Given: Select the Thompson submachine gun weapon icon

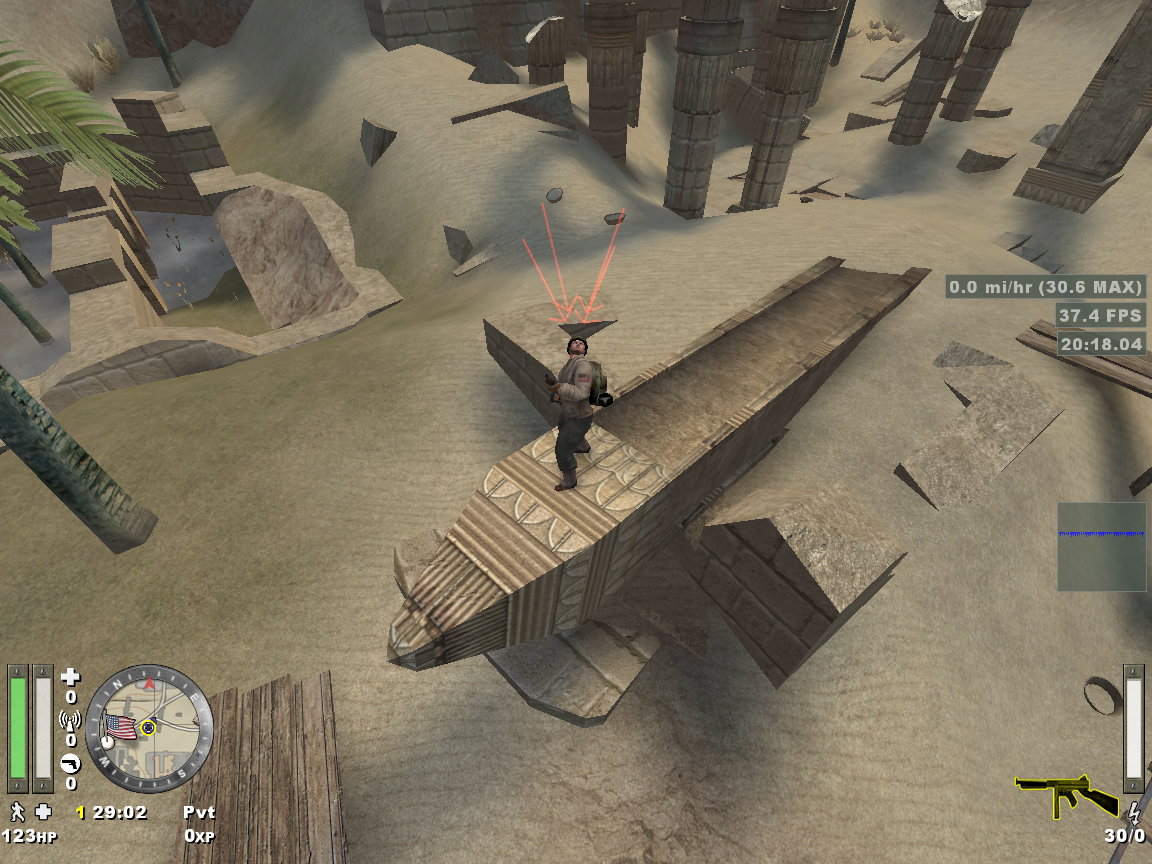Looking at the screenshot, I should (x=1067, y=795).
